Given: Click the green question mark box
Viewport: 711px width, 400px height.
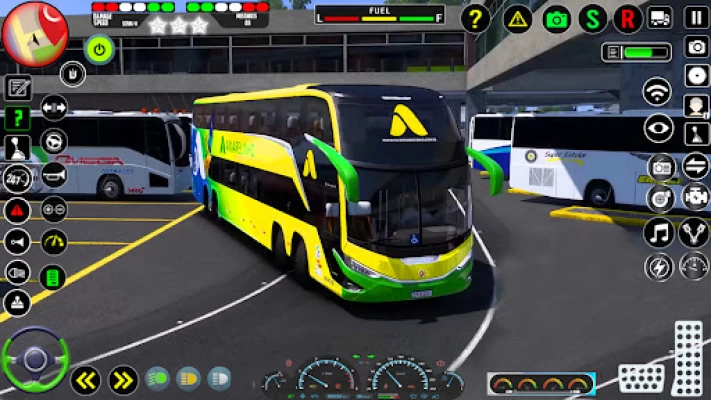Looking at the screenshot, I should pyautogui.click(x=17, y=118).
